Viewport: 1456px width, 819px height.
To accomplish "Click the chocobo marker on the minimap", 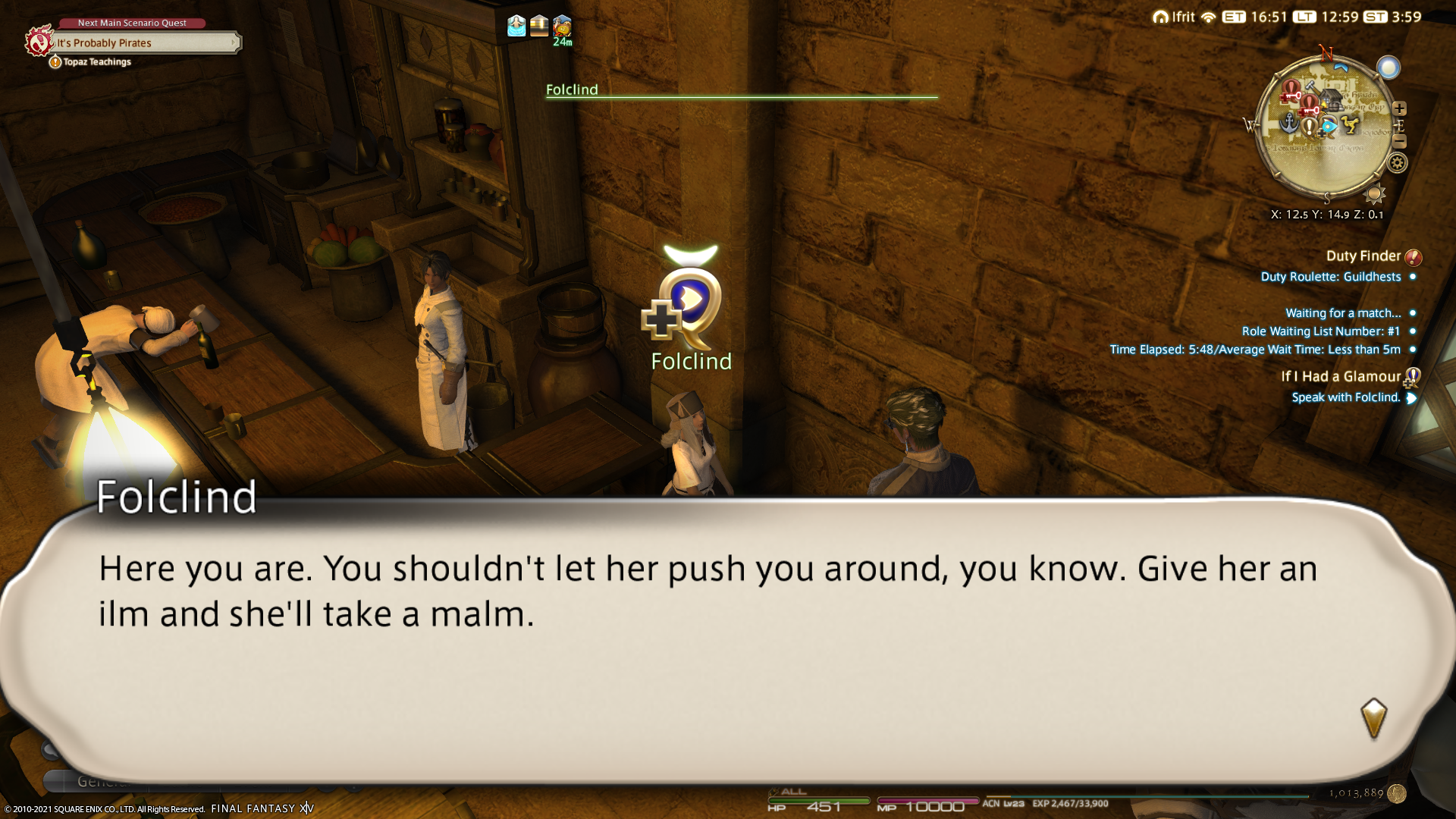I will (1349, 123).
